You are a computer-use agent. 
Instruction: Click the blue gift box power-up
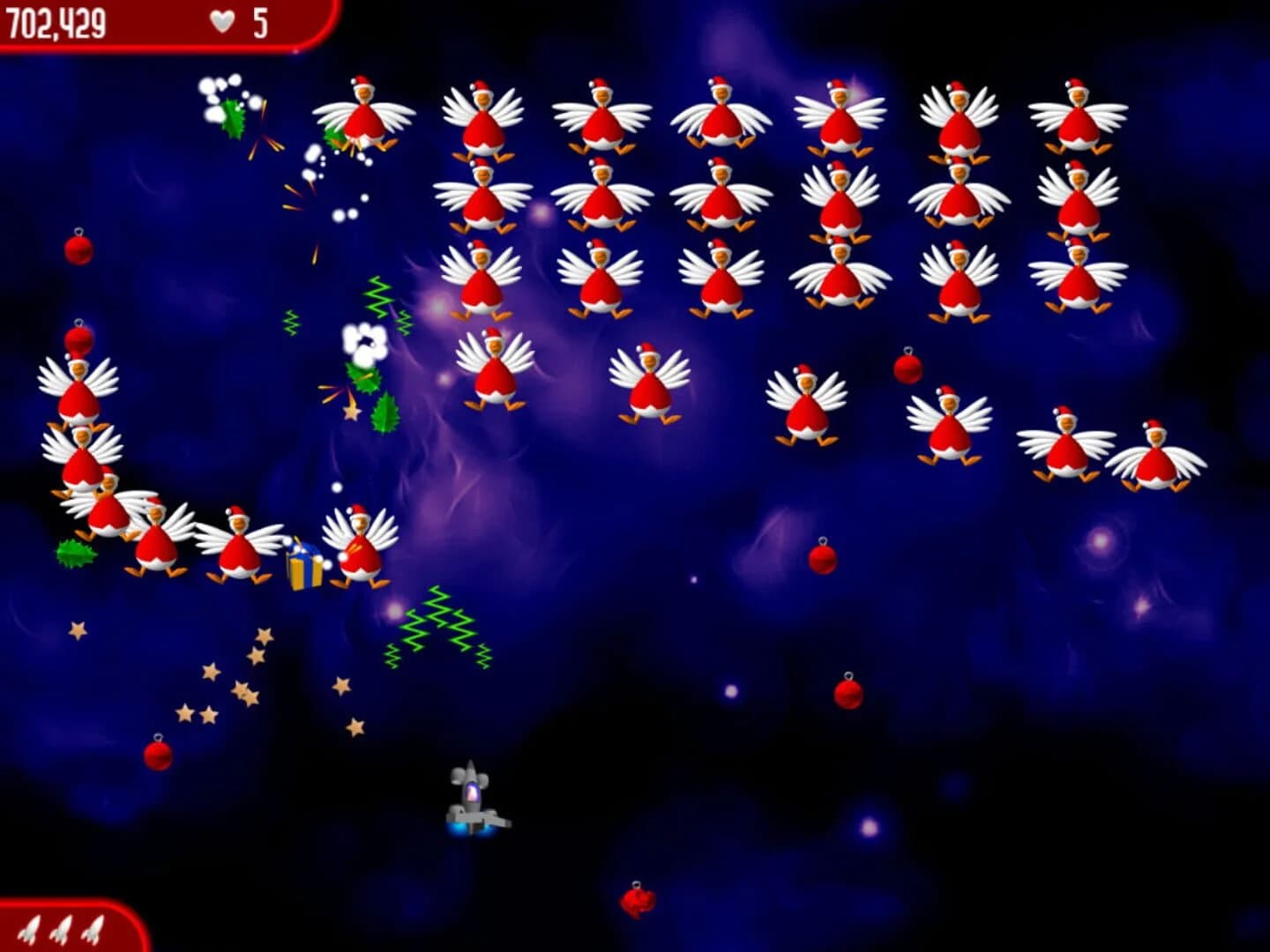303,565
